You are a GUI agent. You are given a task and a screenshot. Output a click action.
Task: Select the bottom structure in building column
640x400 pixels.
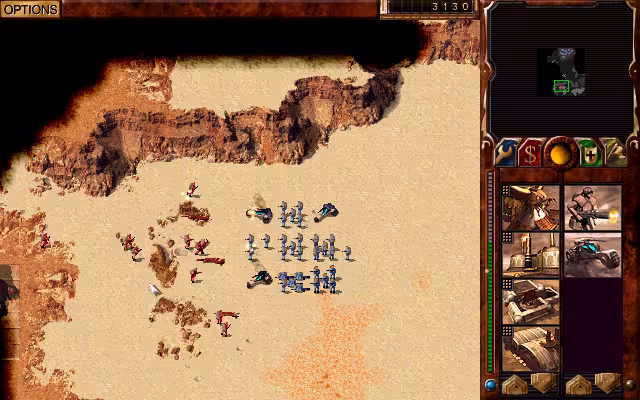pyautogui.click(x=530, y=348)
